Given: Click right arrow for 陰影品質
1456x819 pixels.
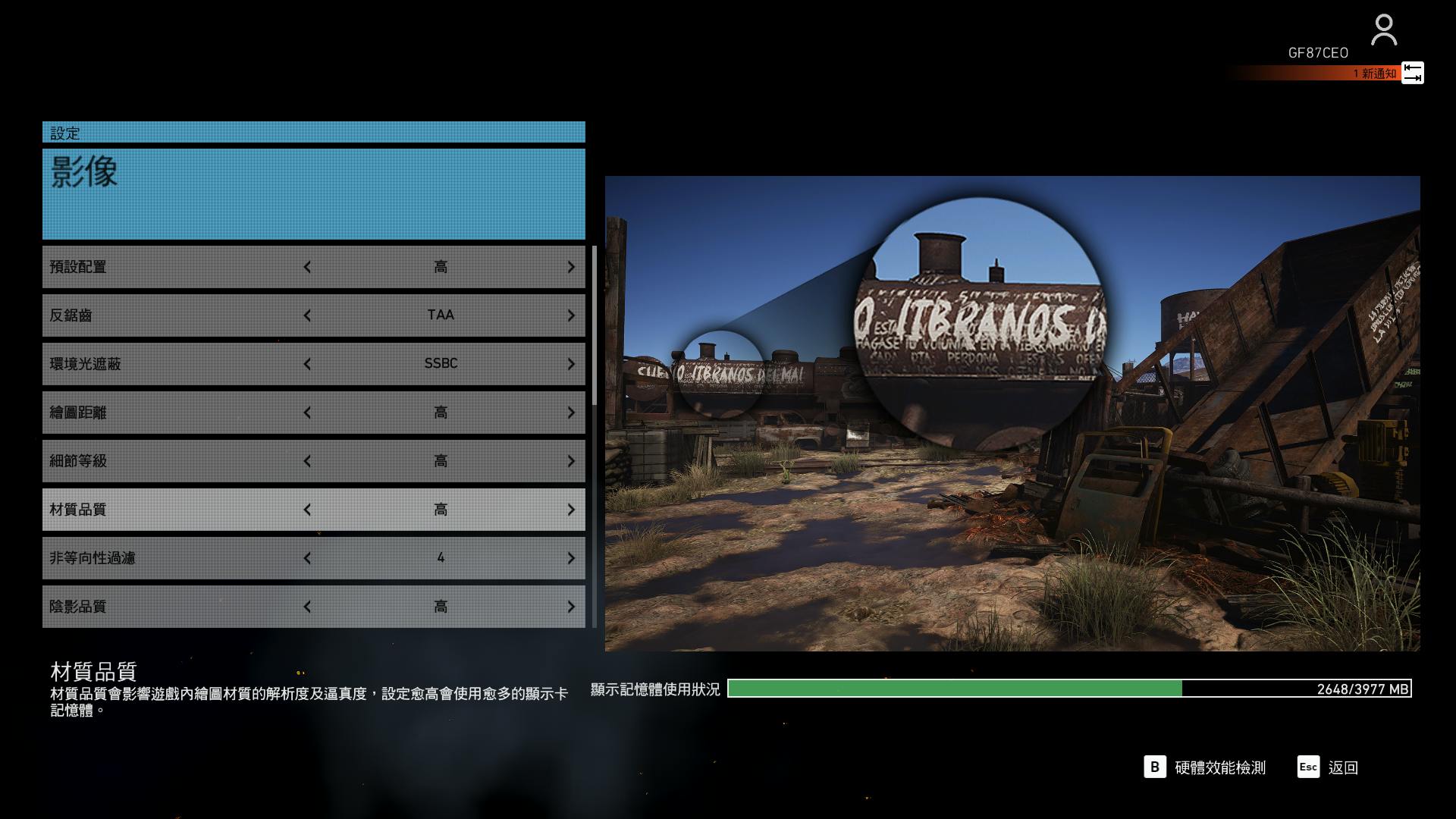Looking at the screenshot, I should click(571, 607).
